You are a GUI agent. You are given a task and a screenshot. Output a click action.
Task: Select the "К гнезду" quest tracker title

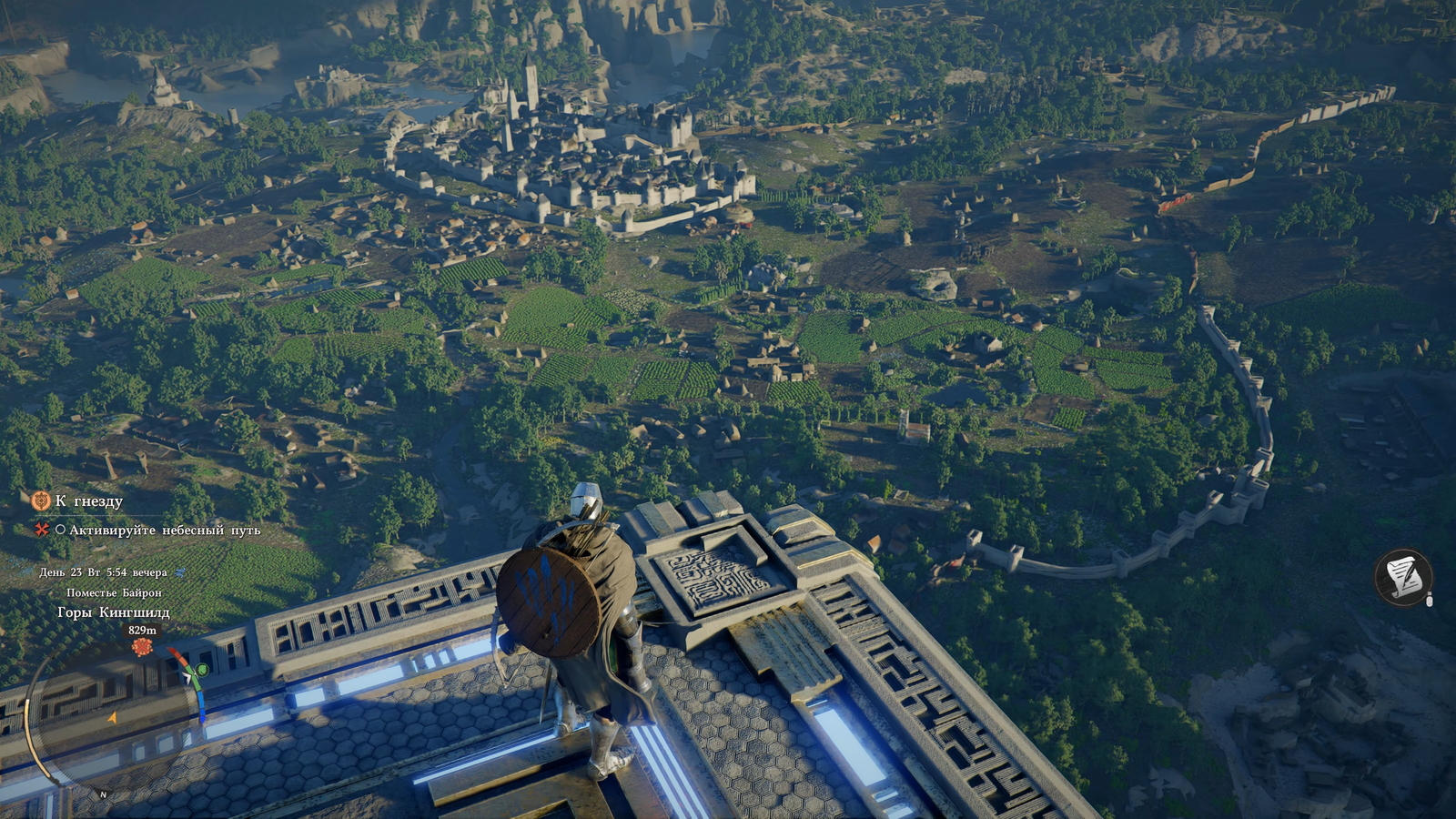pyautogui.click(x=88, y=501)
